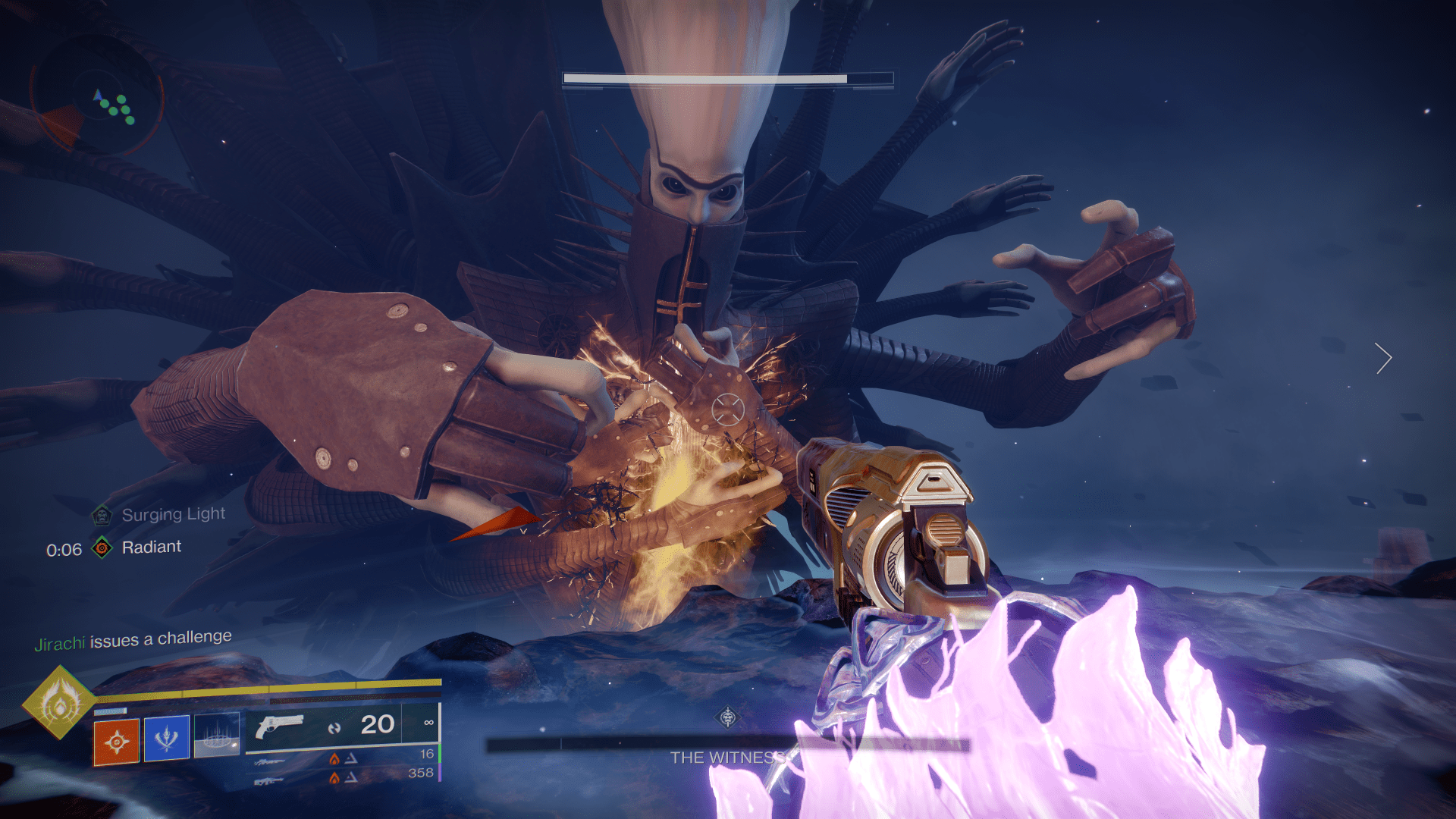
Task: Click the boss health bar at the top
Action: [x=705, y=78]
